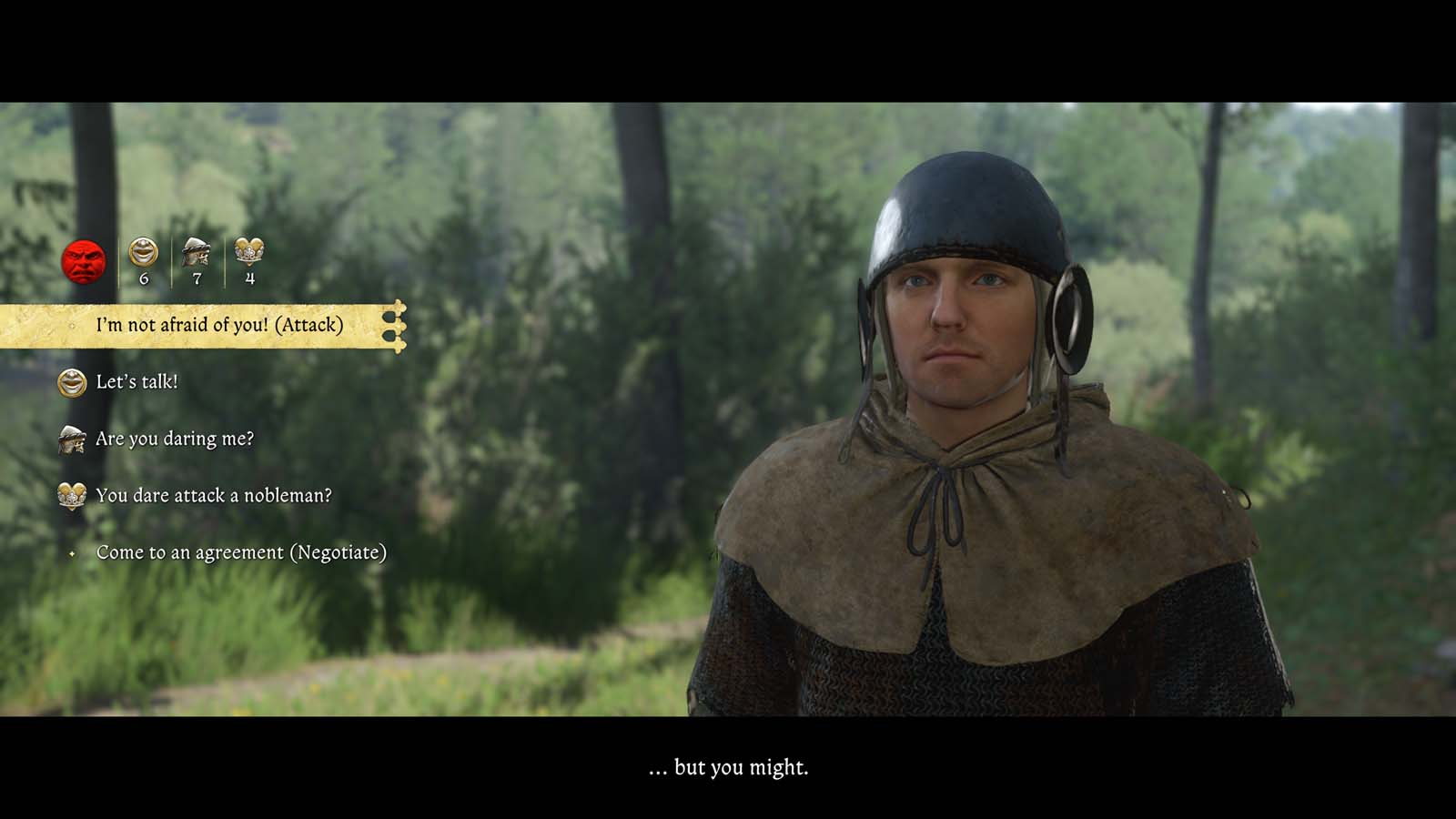This screenshot has height=819, width=1456.
Task: Click the crowned heart nobility icon showing 4
Action: pyautogui.click(x=250, y=252)
